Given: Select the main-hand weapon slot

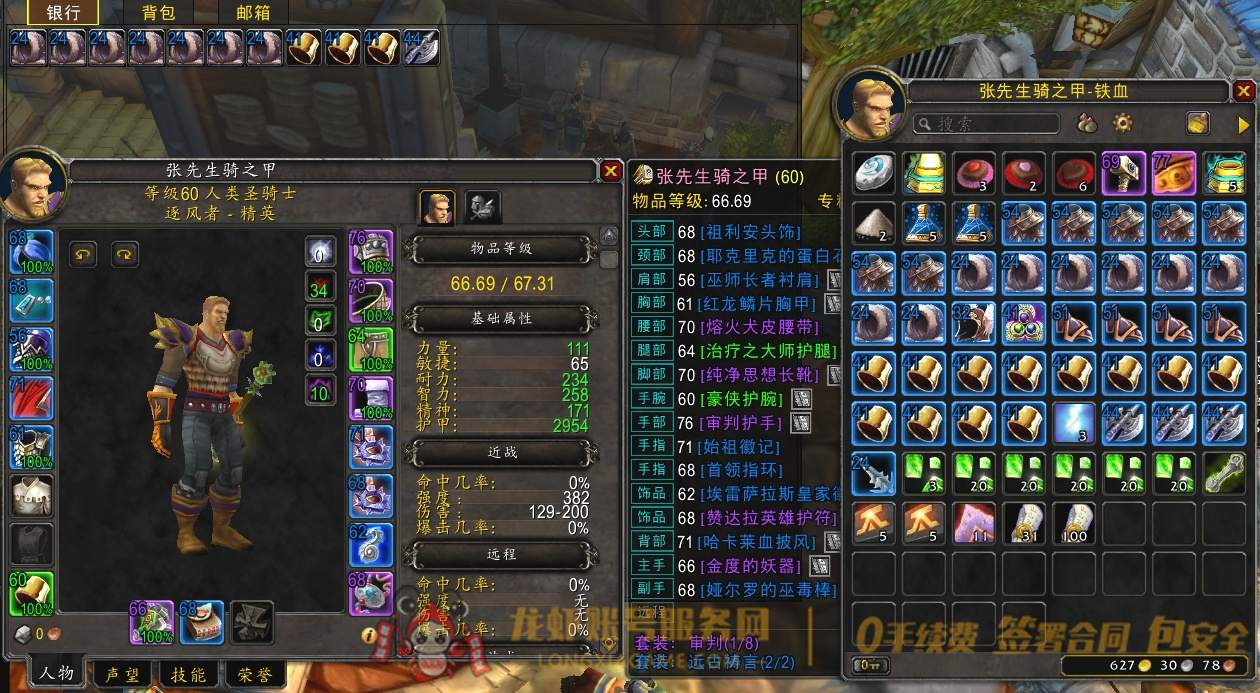Looking at the screenshot, I should tap(151, 622).
